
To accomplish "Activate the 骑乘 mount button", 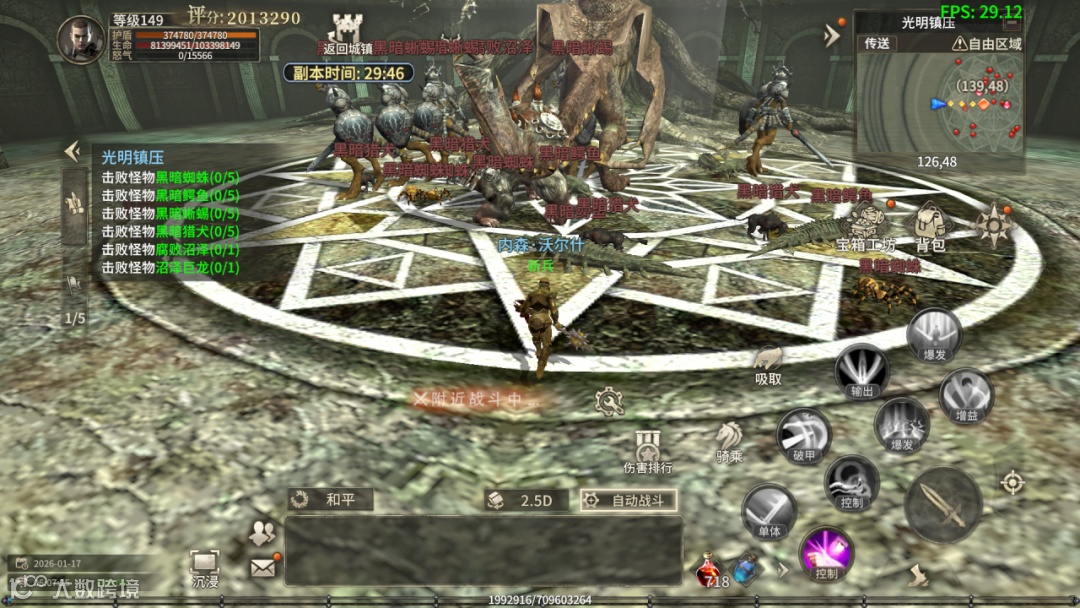I will (x=729, y=441).
